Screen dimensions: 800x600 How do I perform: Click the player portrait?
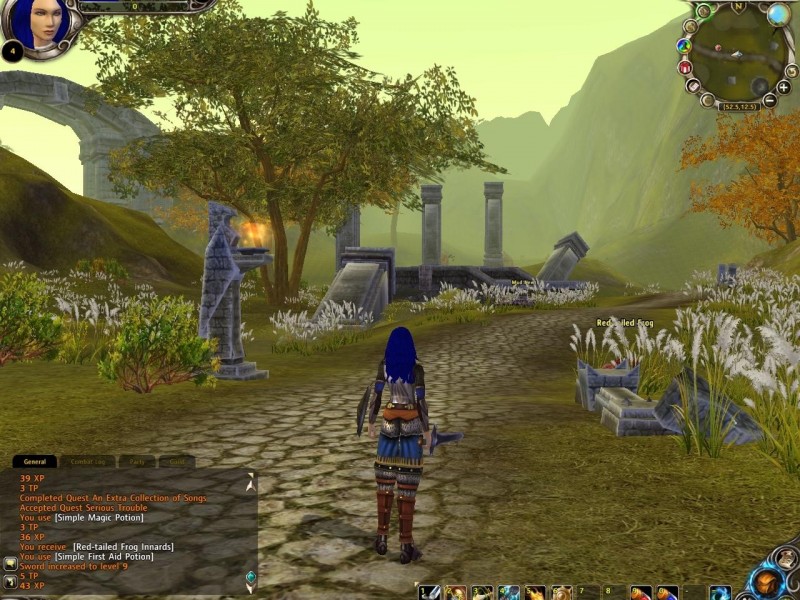pos(40,22)
